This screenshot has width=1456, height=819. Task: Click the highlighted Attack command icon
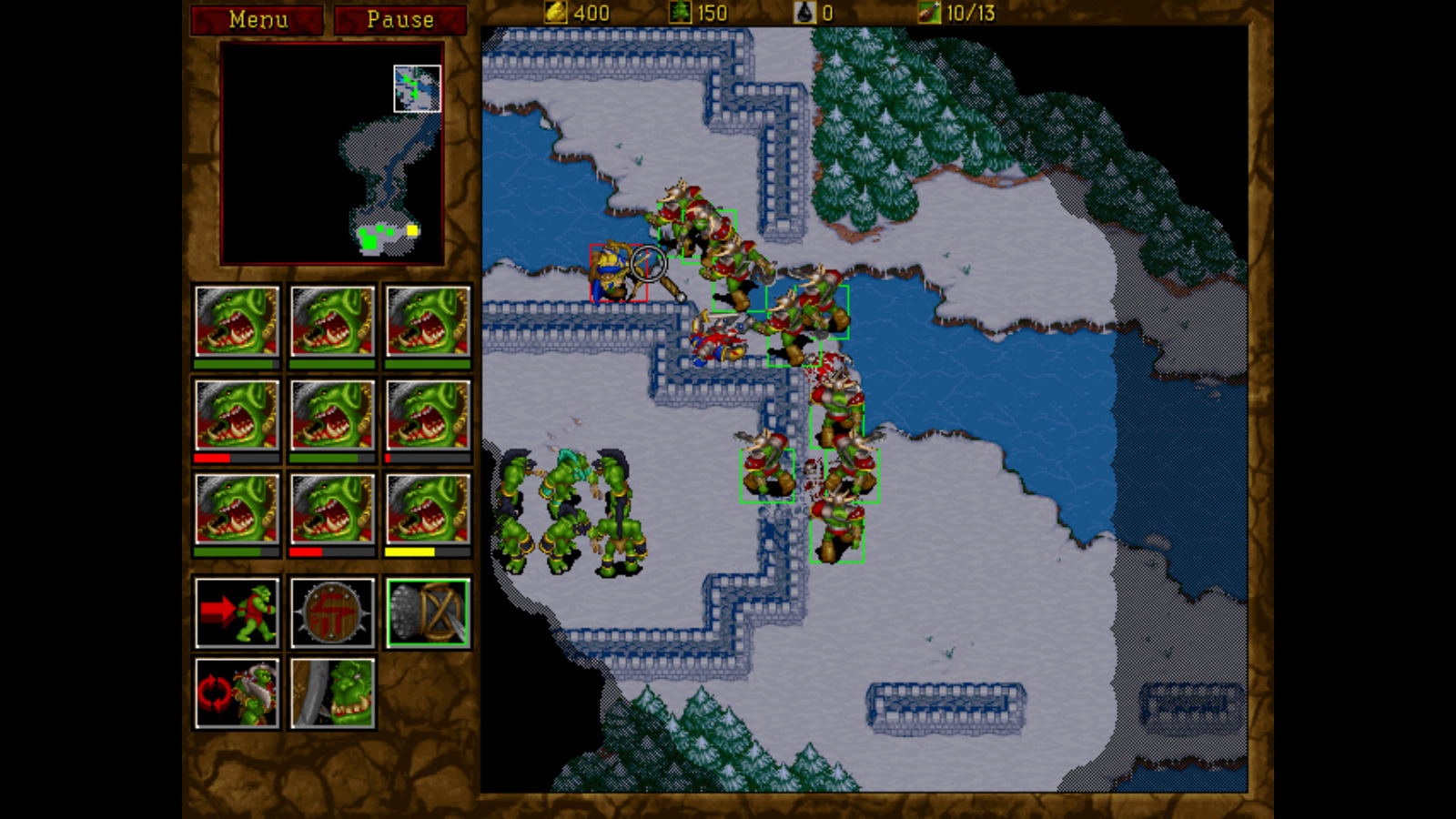coord(428,612)
